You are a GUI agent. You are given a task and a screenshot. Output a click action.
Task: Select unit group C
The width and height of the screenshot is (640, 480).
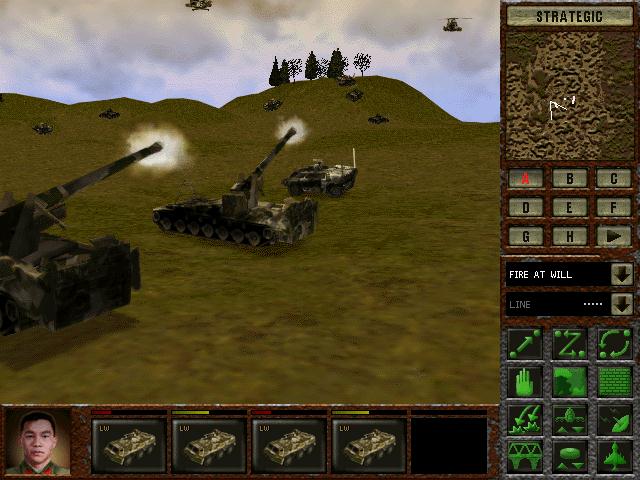613,179
